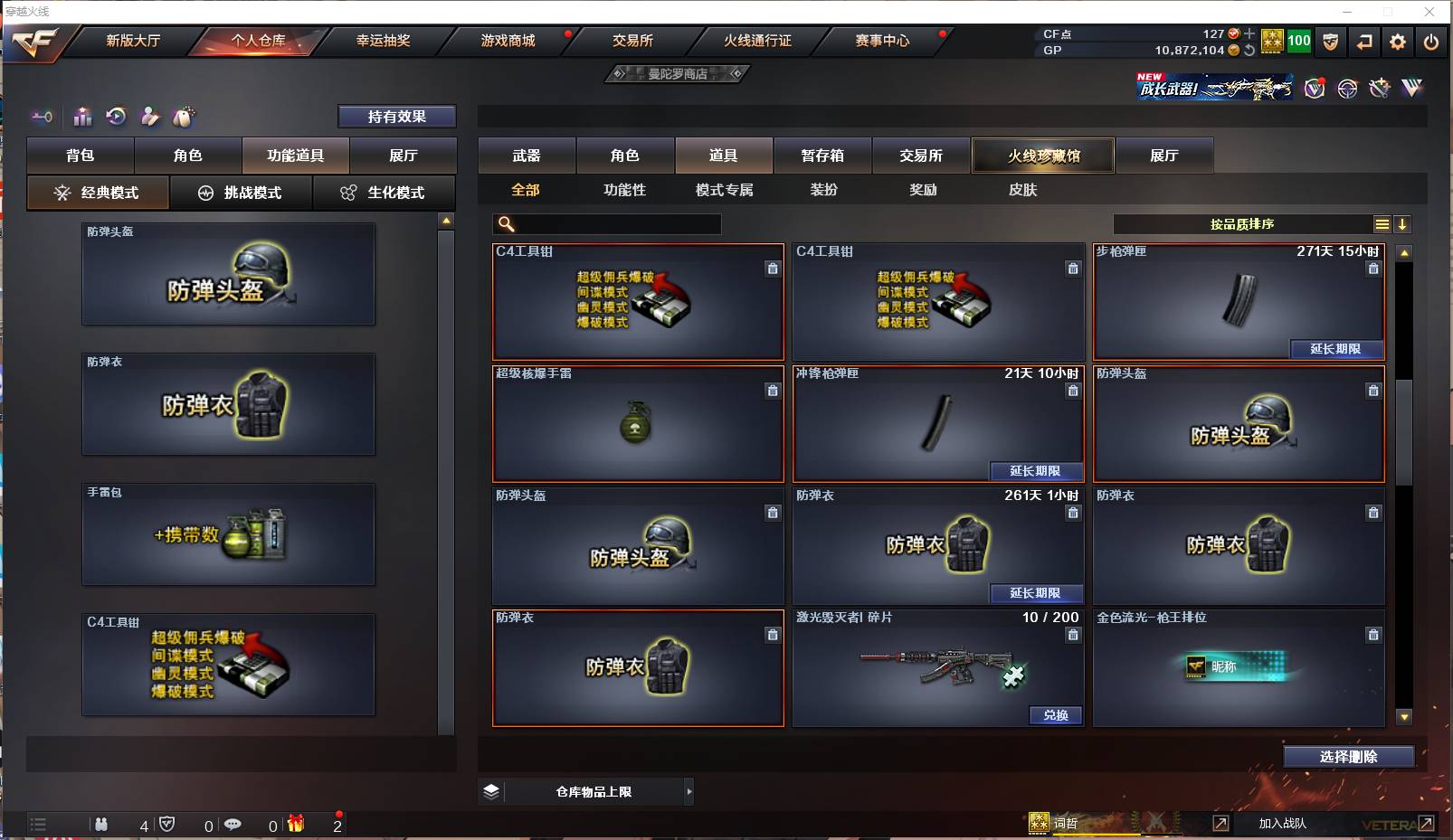Viewport: 1453px width, 840px height.
Task: Switch to the 经典模式 mode filter
Action: (98, 193)
